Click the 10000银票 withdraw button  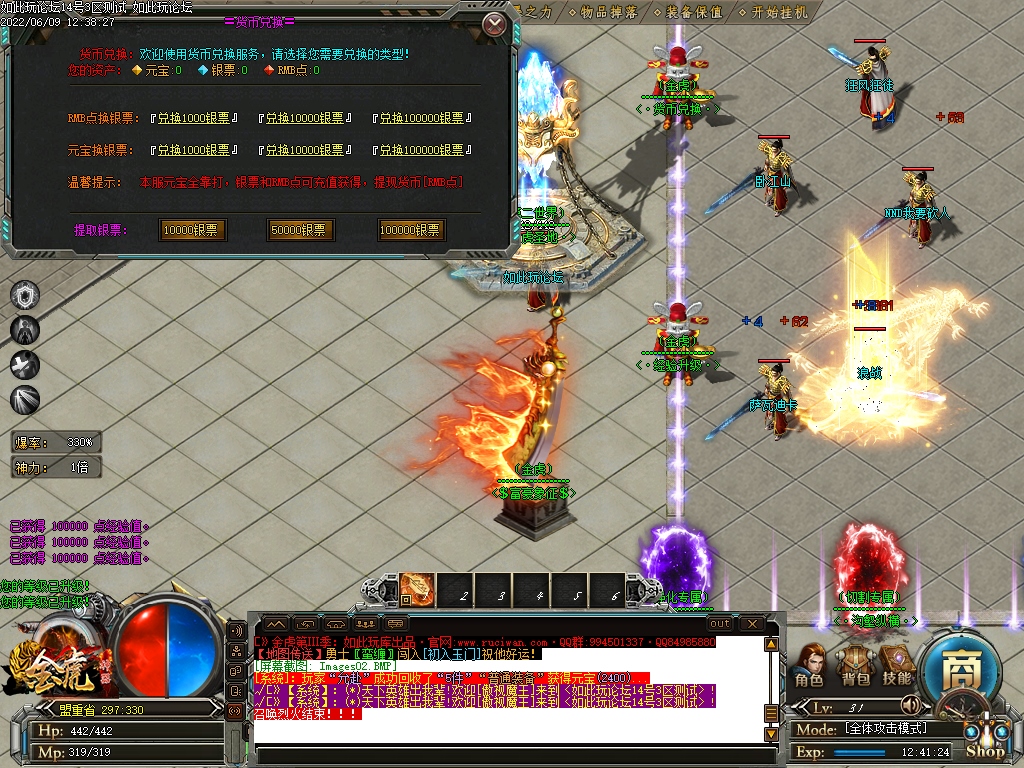tap(191, 230)
